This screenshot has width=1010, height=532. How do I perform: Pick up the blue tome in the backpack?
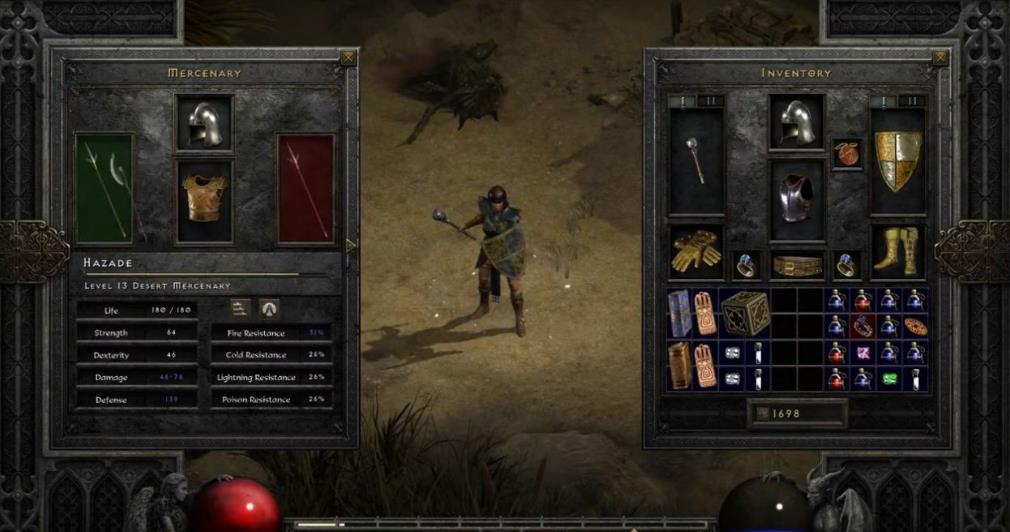[679, 313]
